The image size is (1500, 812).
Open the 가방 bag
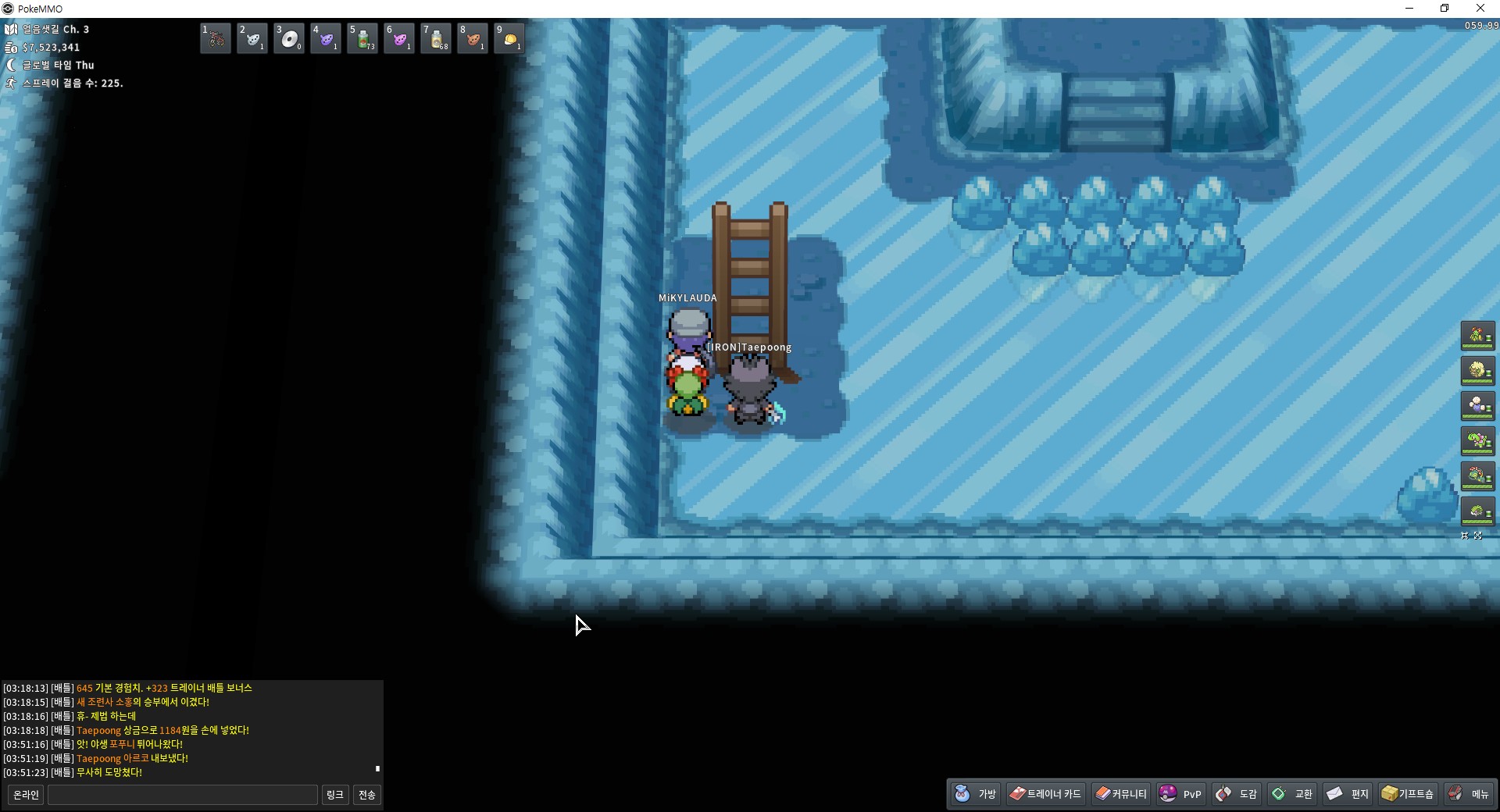click(x=976, y=794)
